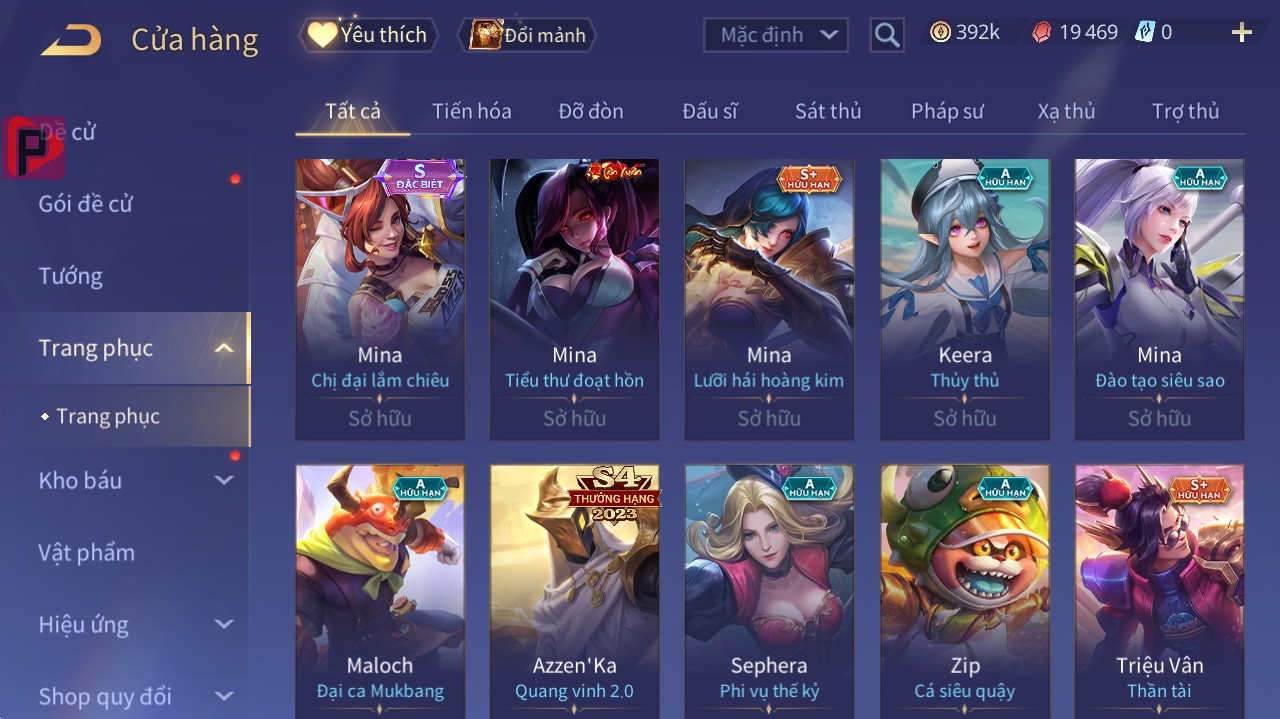1280x719 pixels.
Task: Open Gói đề cử in the sidebar
Action: [86, 204]
